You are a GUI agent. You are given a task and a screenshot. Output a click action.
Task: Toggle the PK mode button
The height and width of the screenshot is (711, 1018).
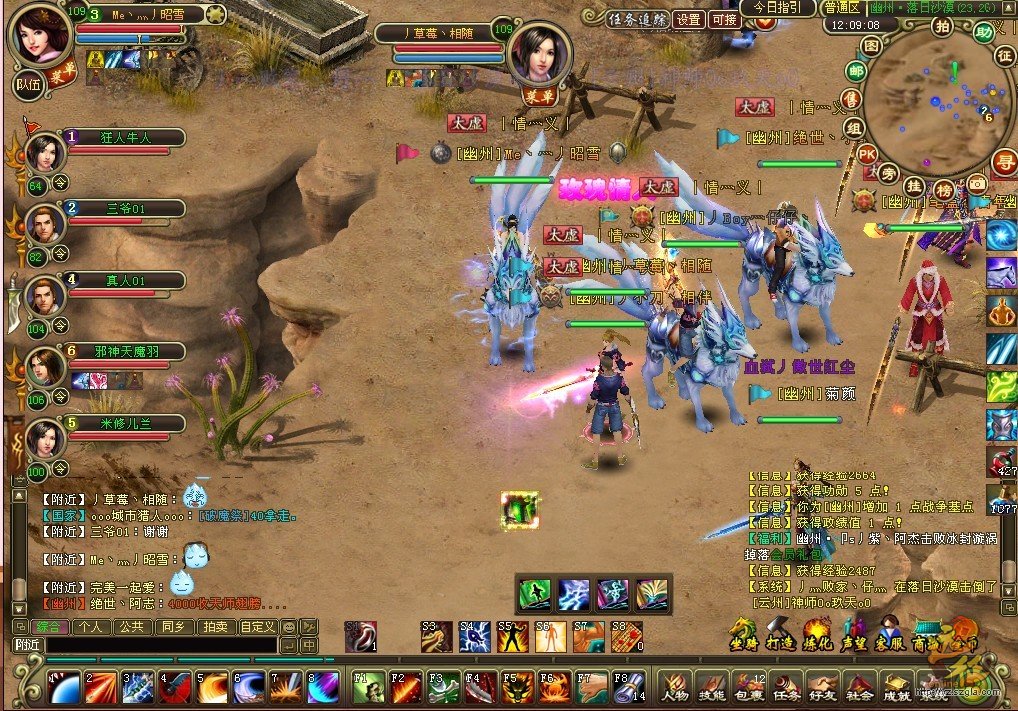click(866, 154)
